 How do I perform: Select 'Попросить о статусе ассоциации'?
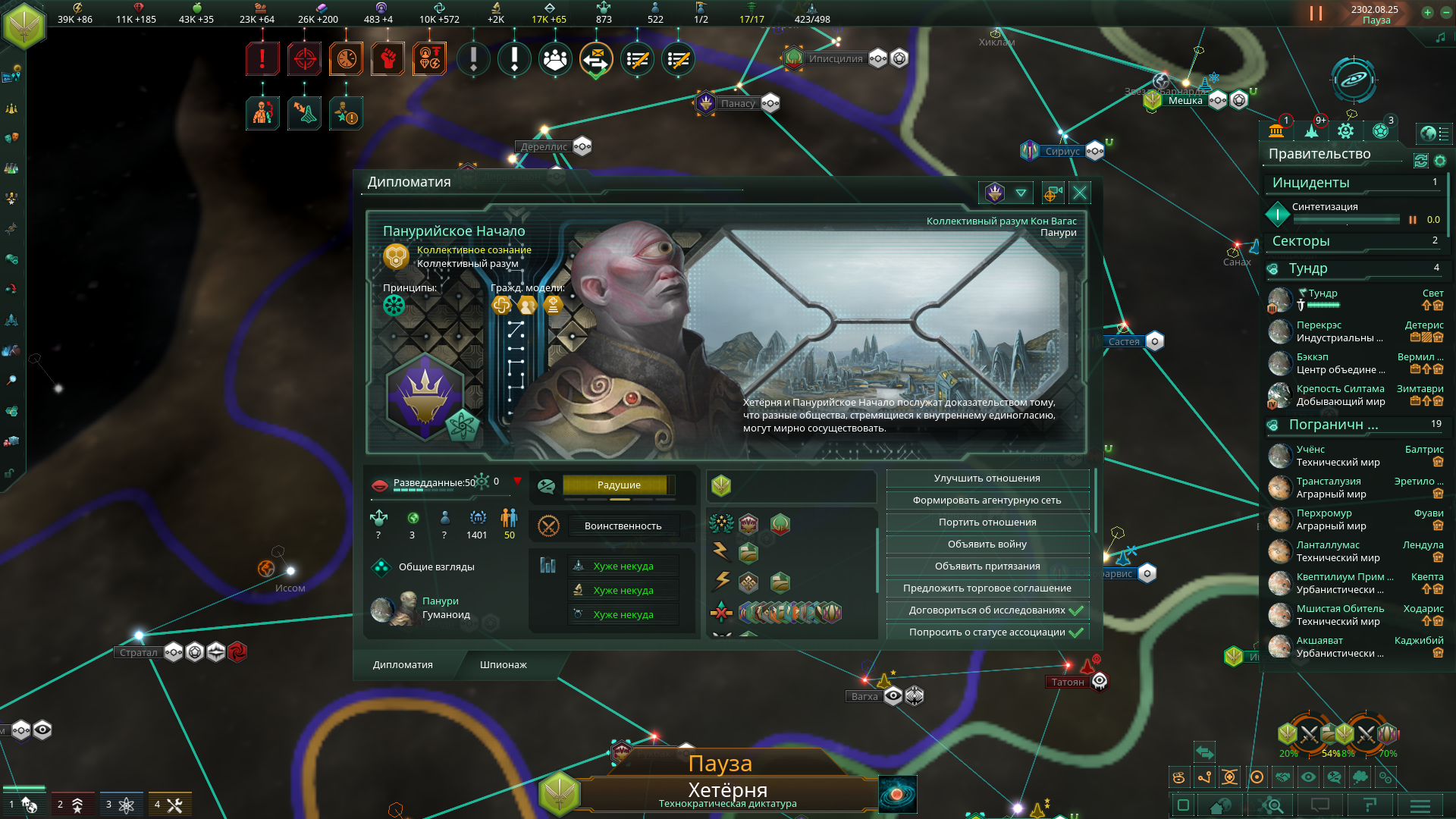point(987,632)
